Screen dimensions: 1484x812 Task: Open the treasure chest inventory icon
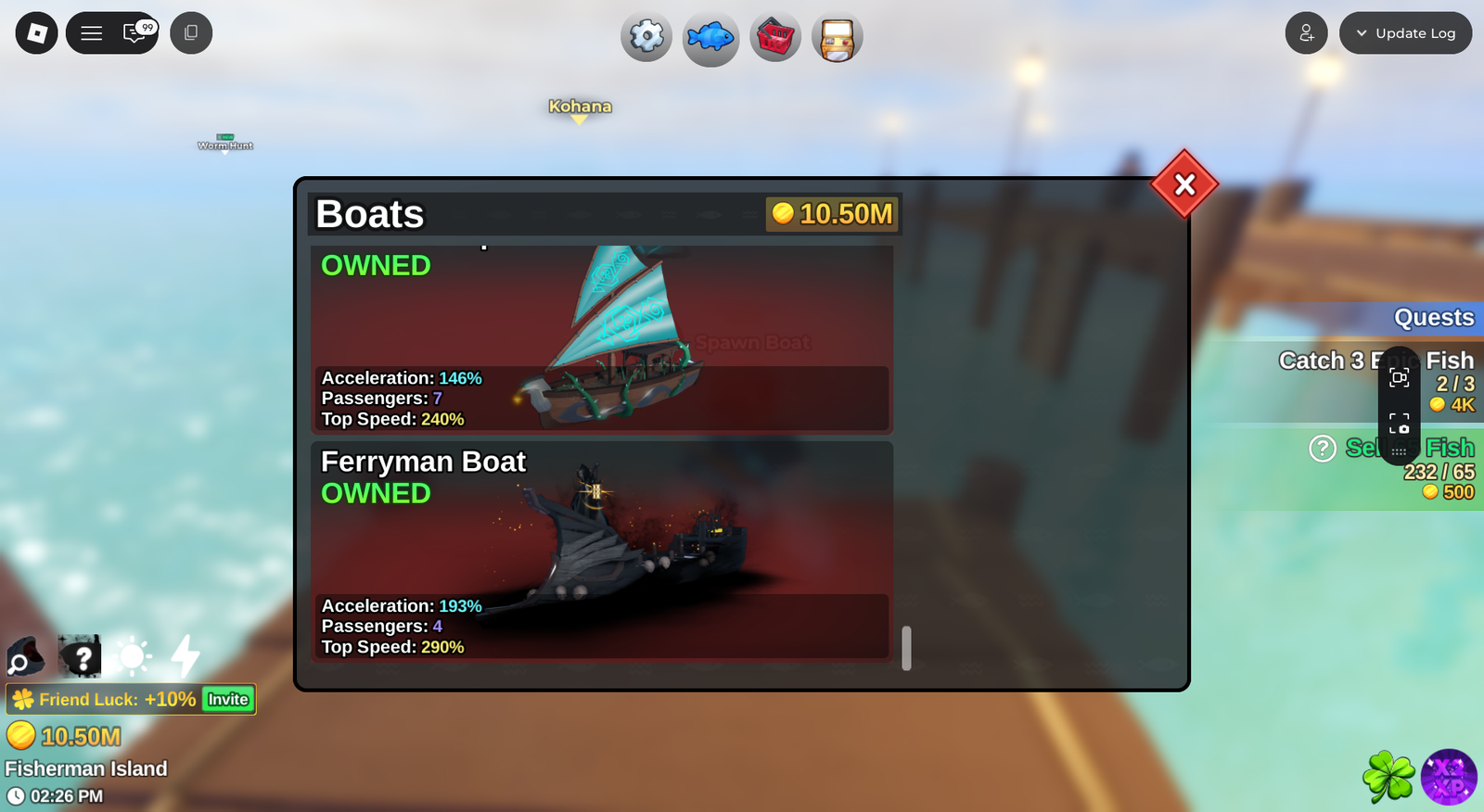pos(837,38)
